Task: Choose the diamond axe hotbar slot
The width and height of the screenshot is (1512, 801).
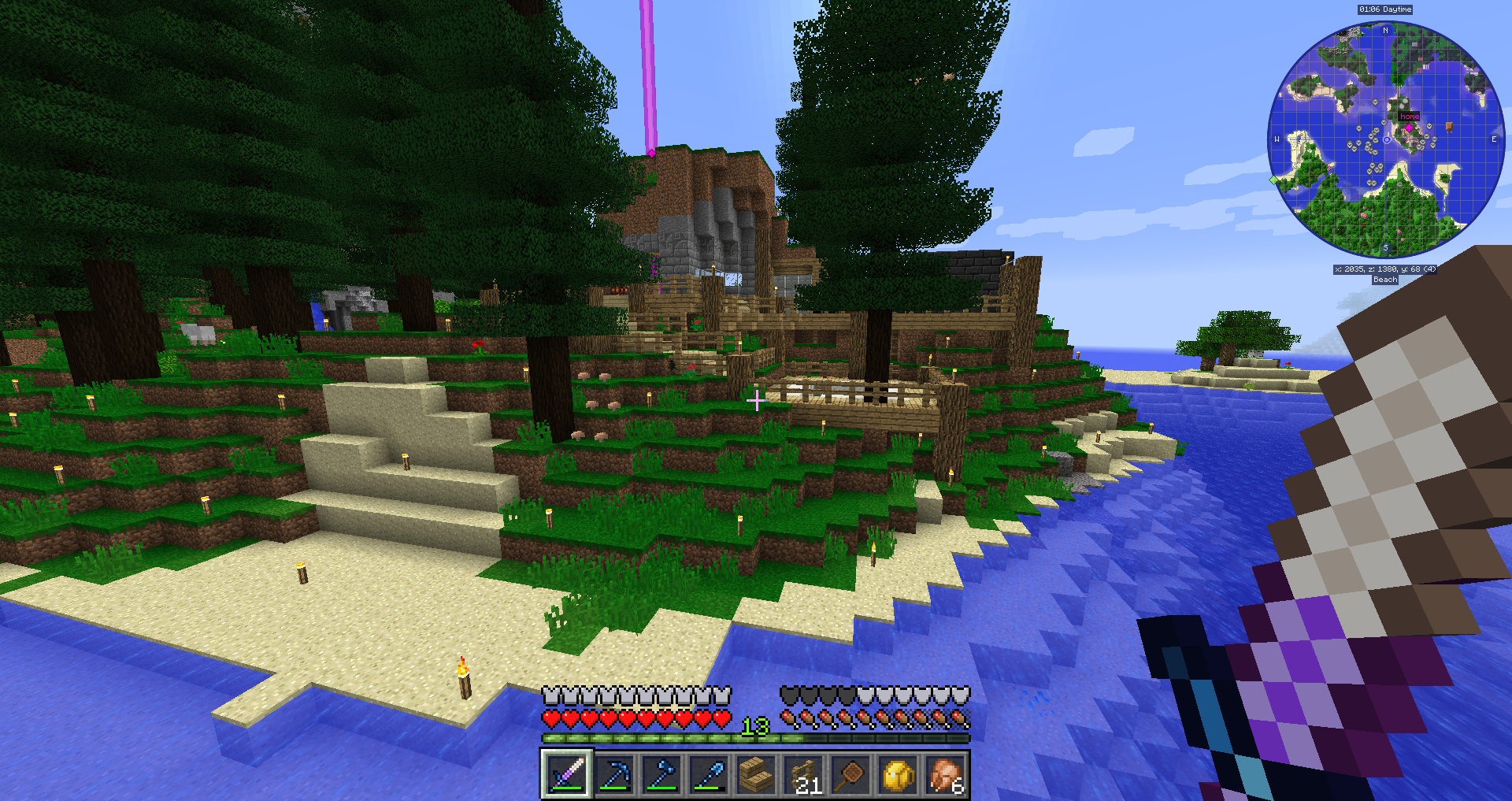Action: pos(661,775)
